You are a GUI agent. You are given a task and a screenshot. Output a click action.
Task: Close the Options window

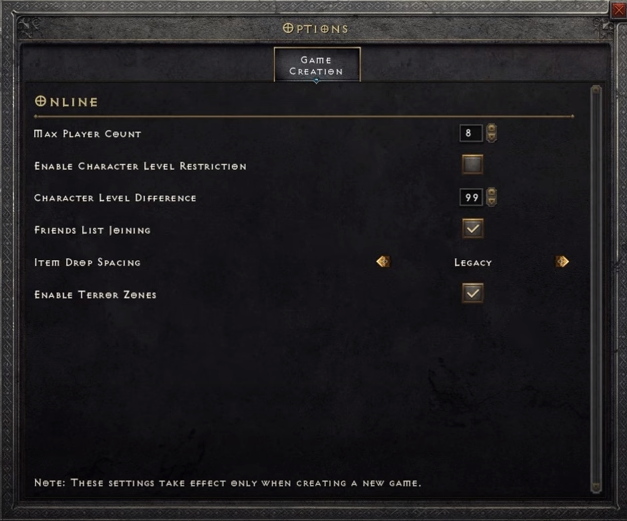619,9
